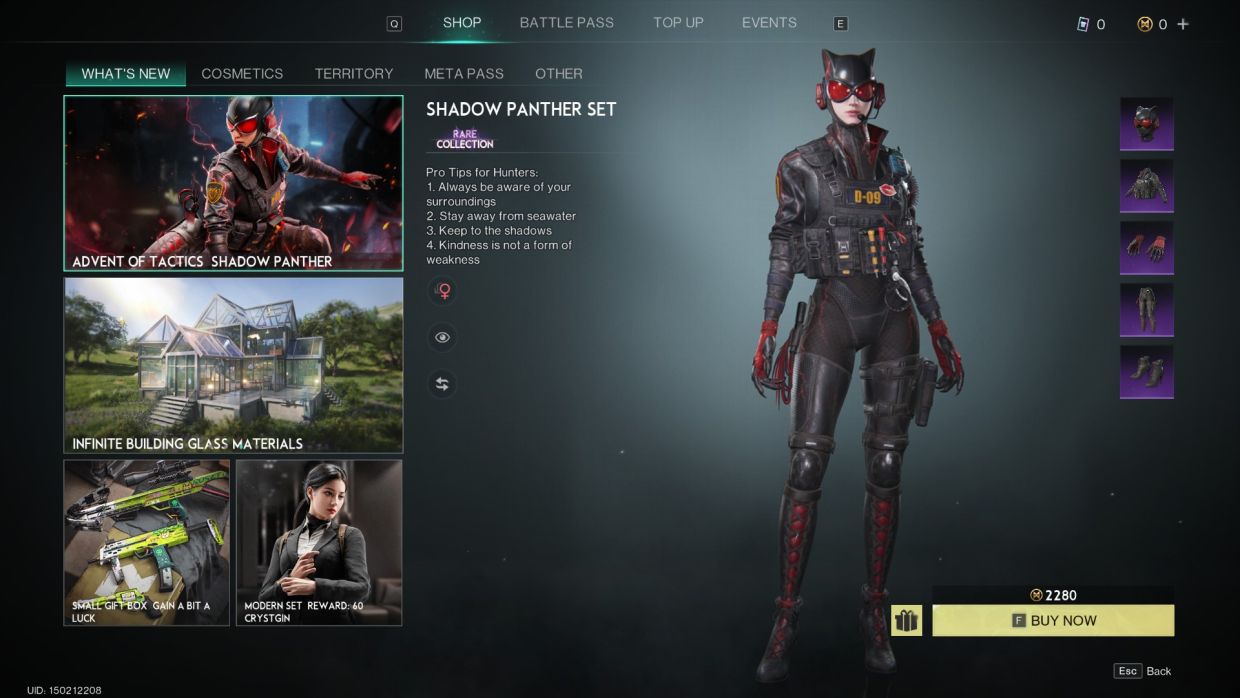
Task: Select the Modern Set reward offer
Action: (x=319, y=542)
